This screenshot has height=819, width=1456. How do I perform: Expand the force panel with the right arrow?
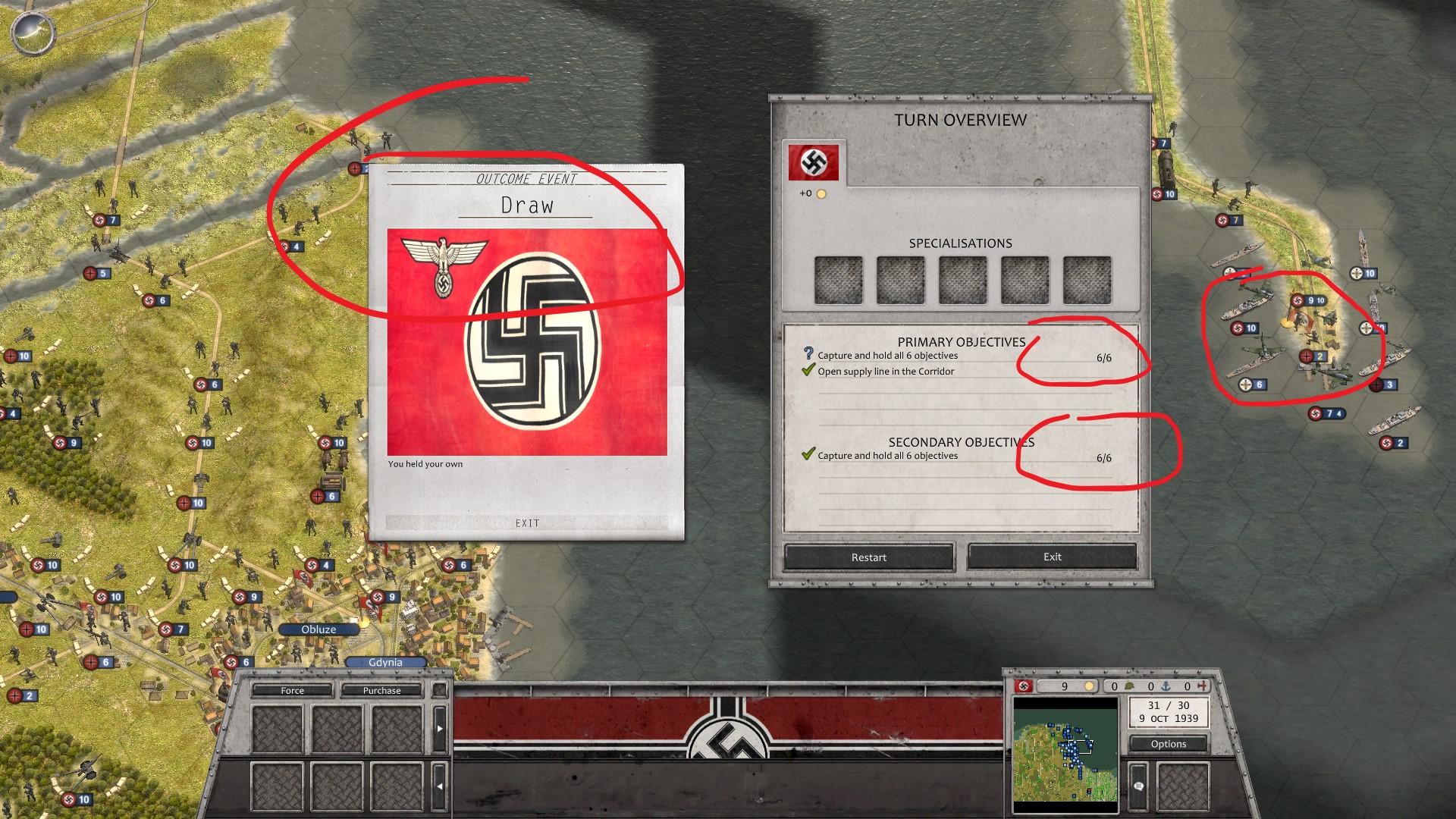pyautogui.click(x=440, y=728)
